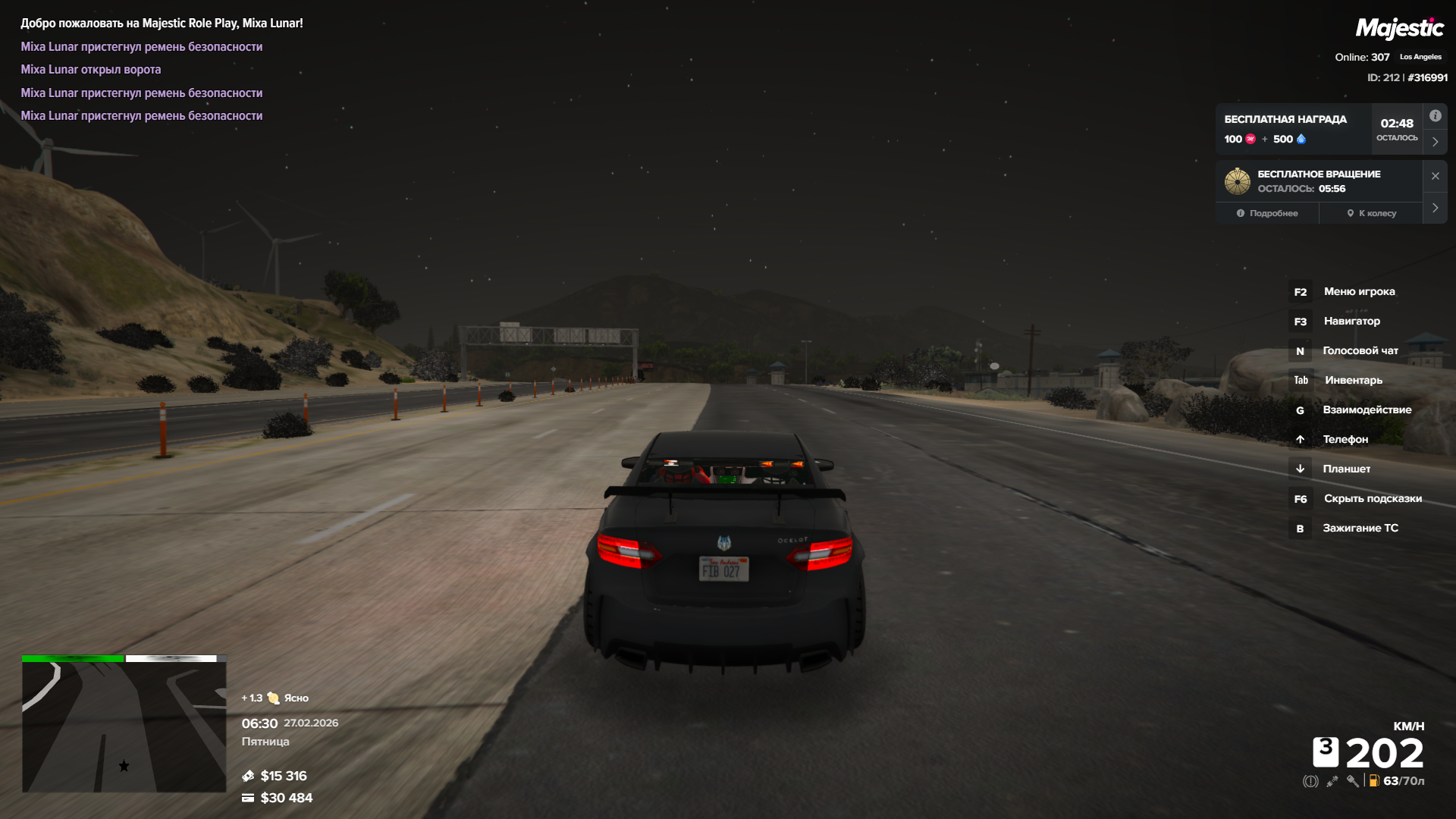Image resolution: width=1456 pixels, height=819 pixels.
Task: Set route with the К колесу button
Action: [1371, 213]
